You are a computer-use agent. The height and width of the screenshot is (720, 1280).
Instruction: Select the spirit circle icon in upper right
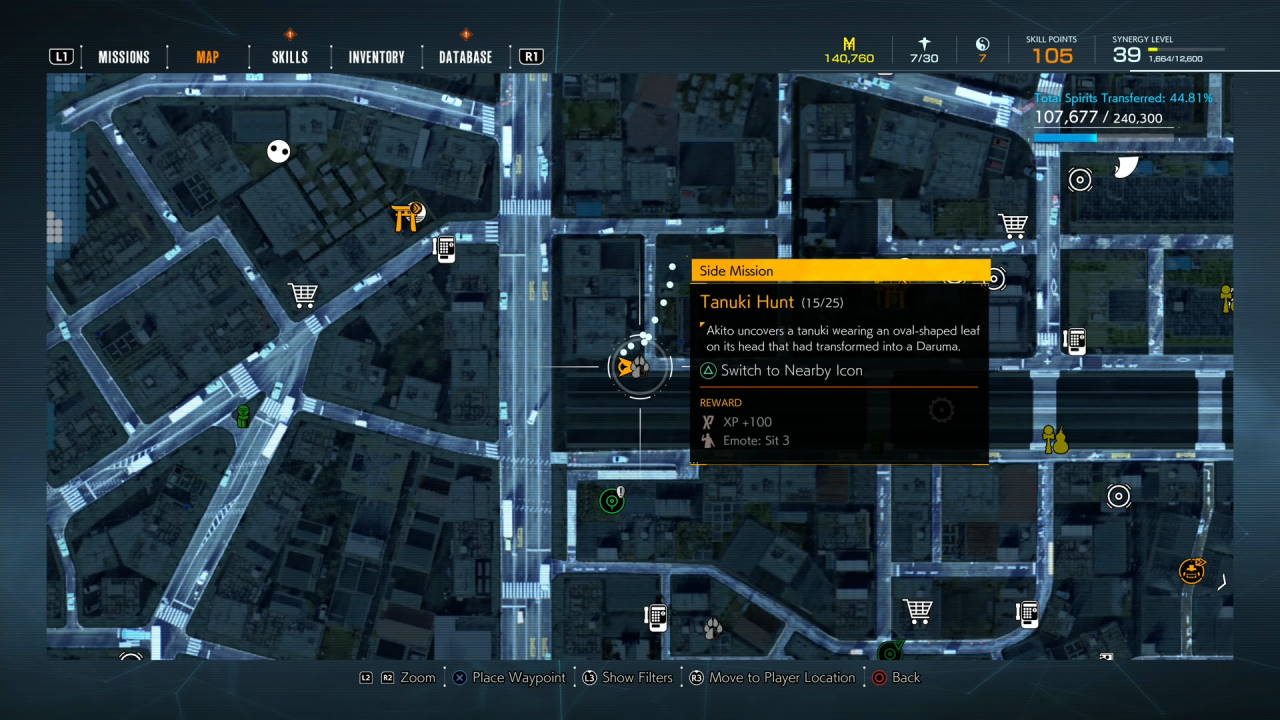[x=1079, y=180]
